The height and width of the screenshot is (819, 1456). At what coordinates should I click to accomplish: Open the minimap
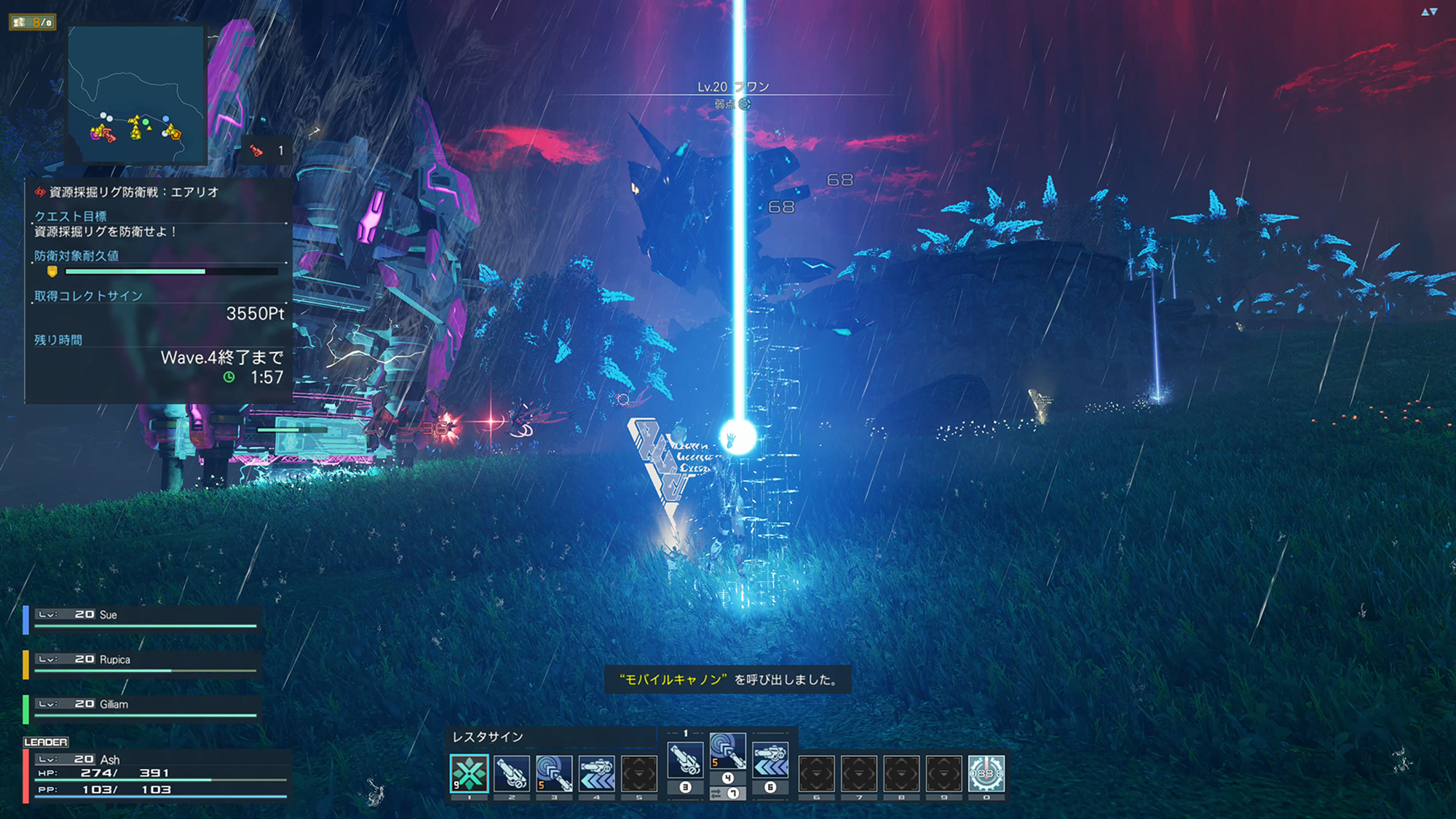coord(136,95)
